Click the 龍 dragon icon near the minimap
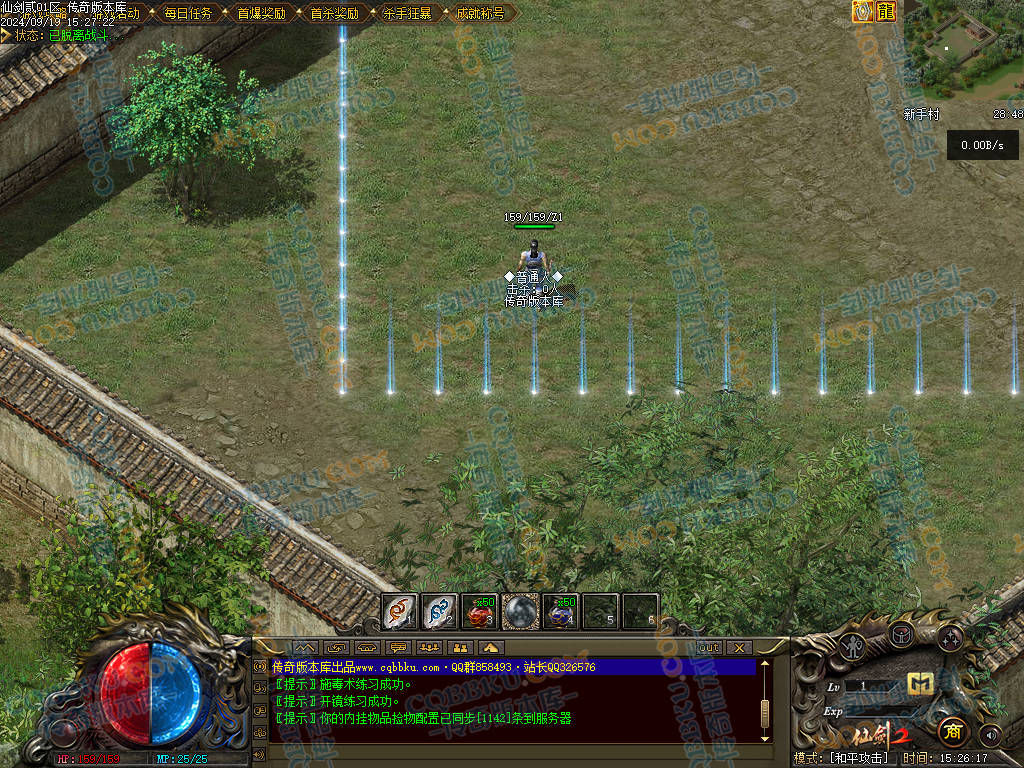Viewport: 1024px width, 768px height. 886,11
